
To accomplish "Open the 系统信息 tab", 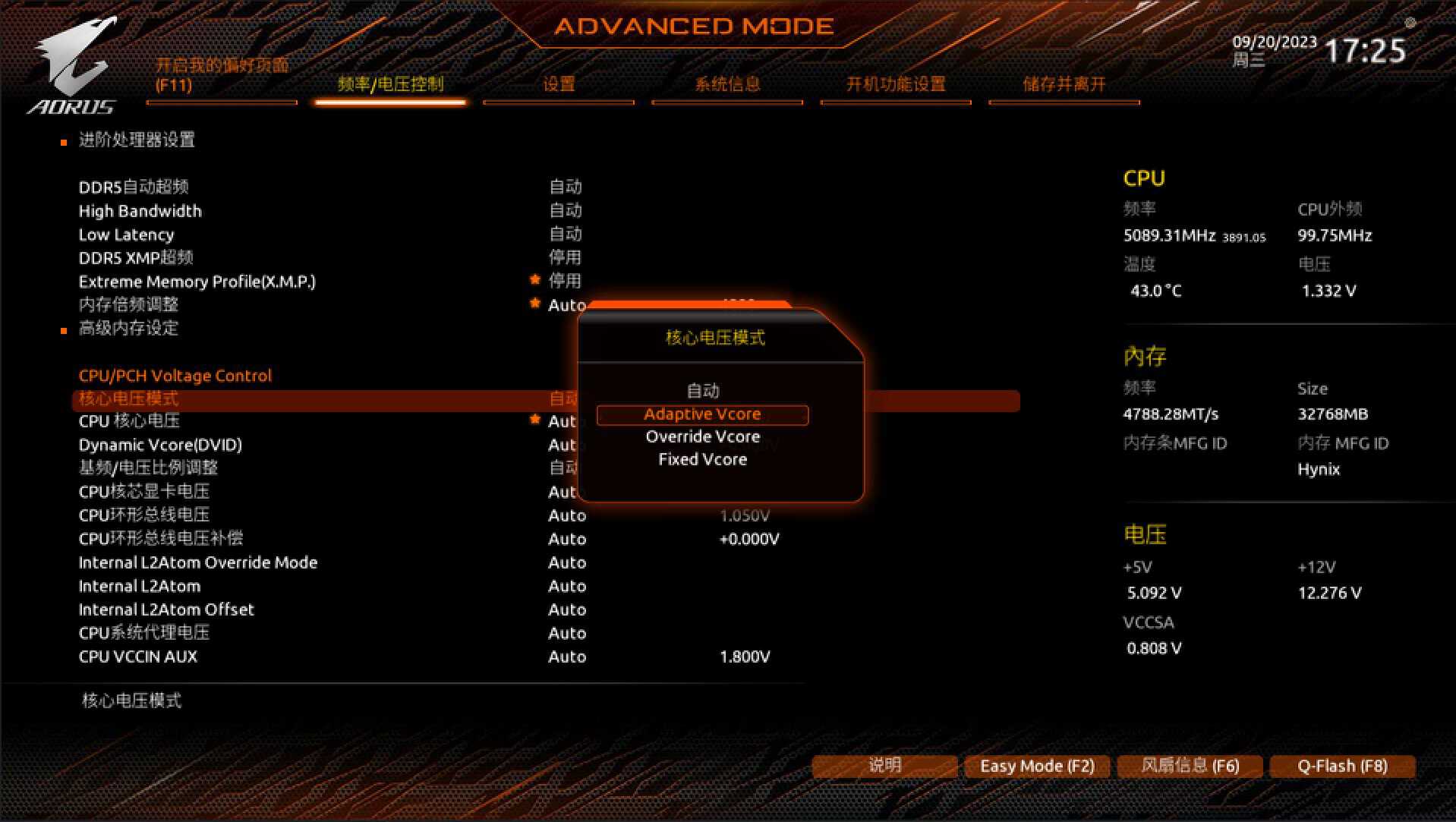I will click(727, 84).
